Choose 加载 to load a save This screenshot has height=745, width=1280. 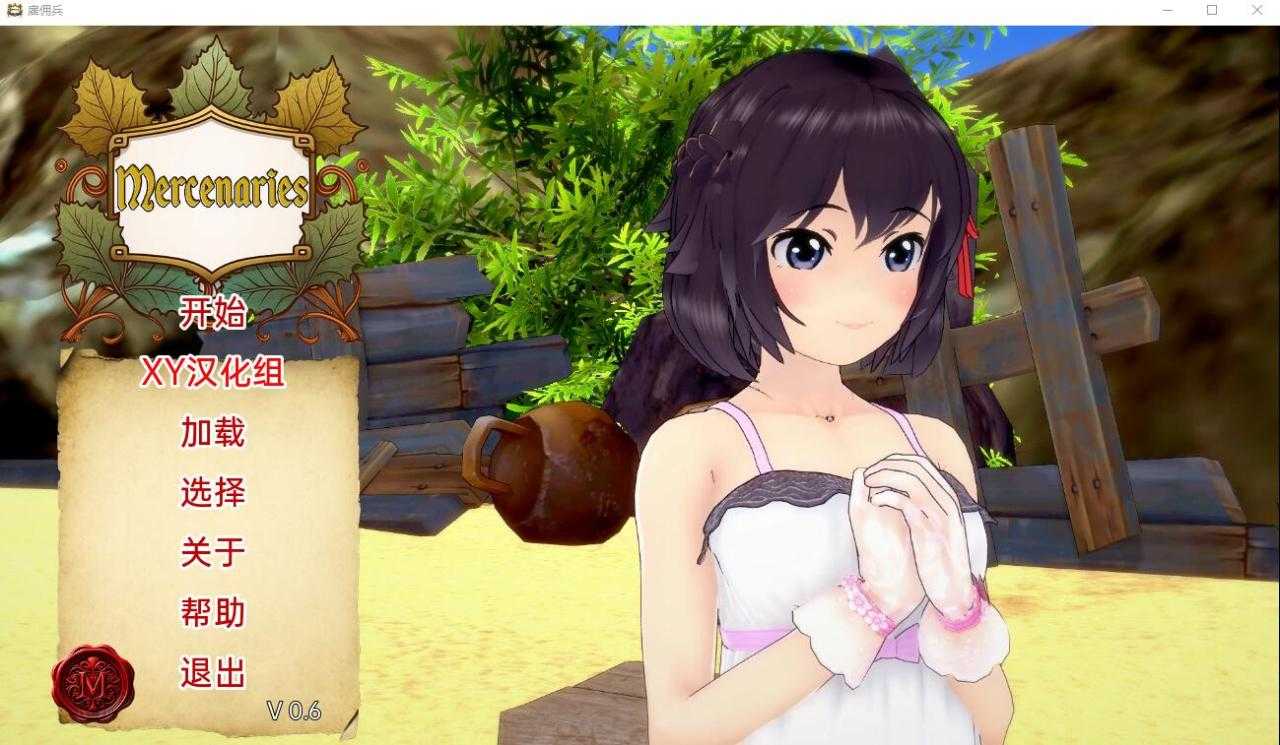[213, 432]
